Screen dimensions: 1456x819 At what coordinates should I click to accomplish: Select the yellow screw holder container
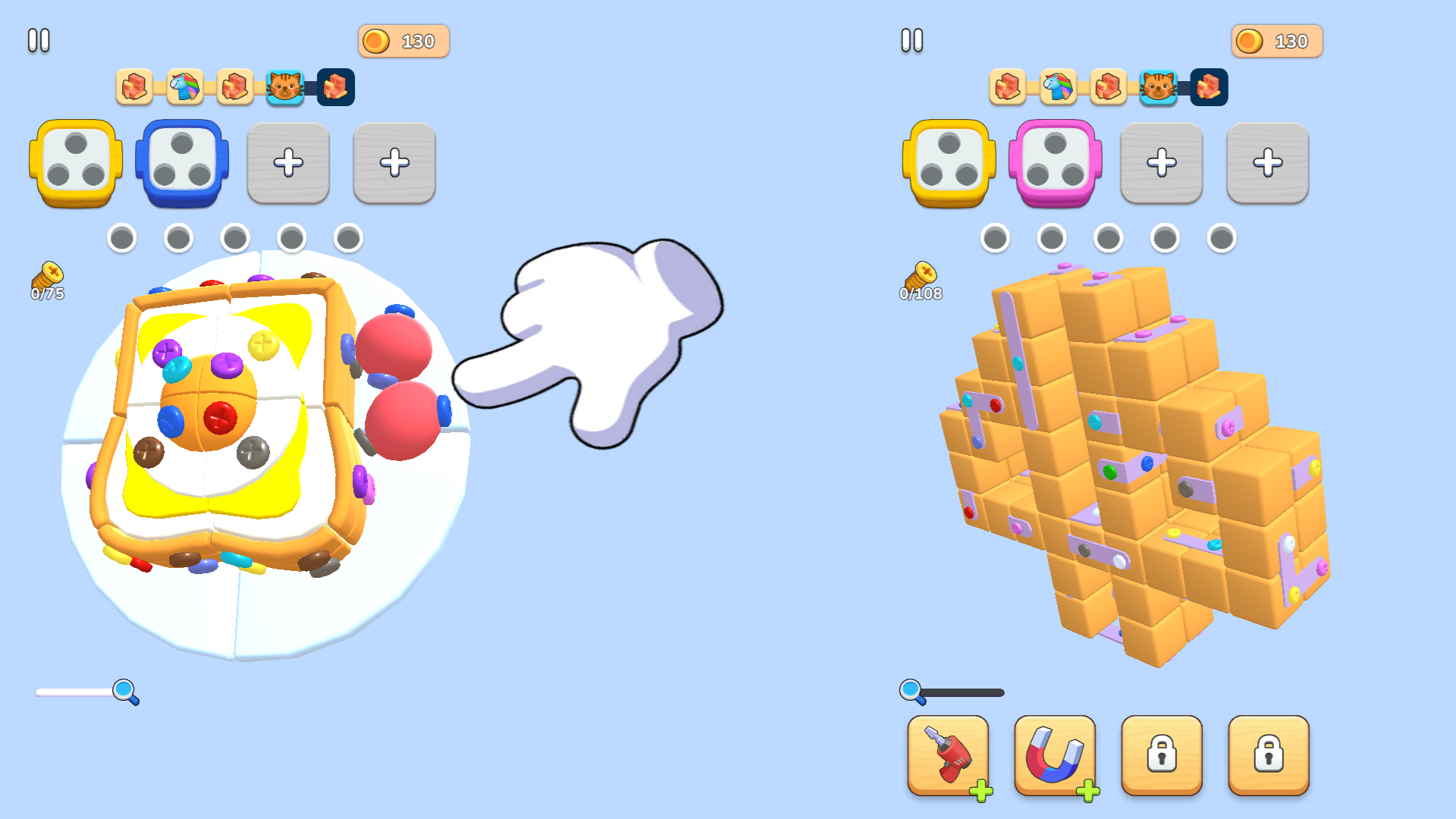tap(74, 163)
